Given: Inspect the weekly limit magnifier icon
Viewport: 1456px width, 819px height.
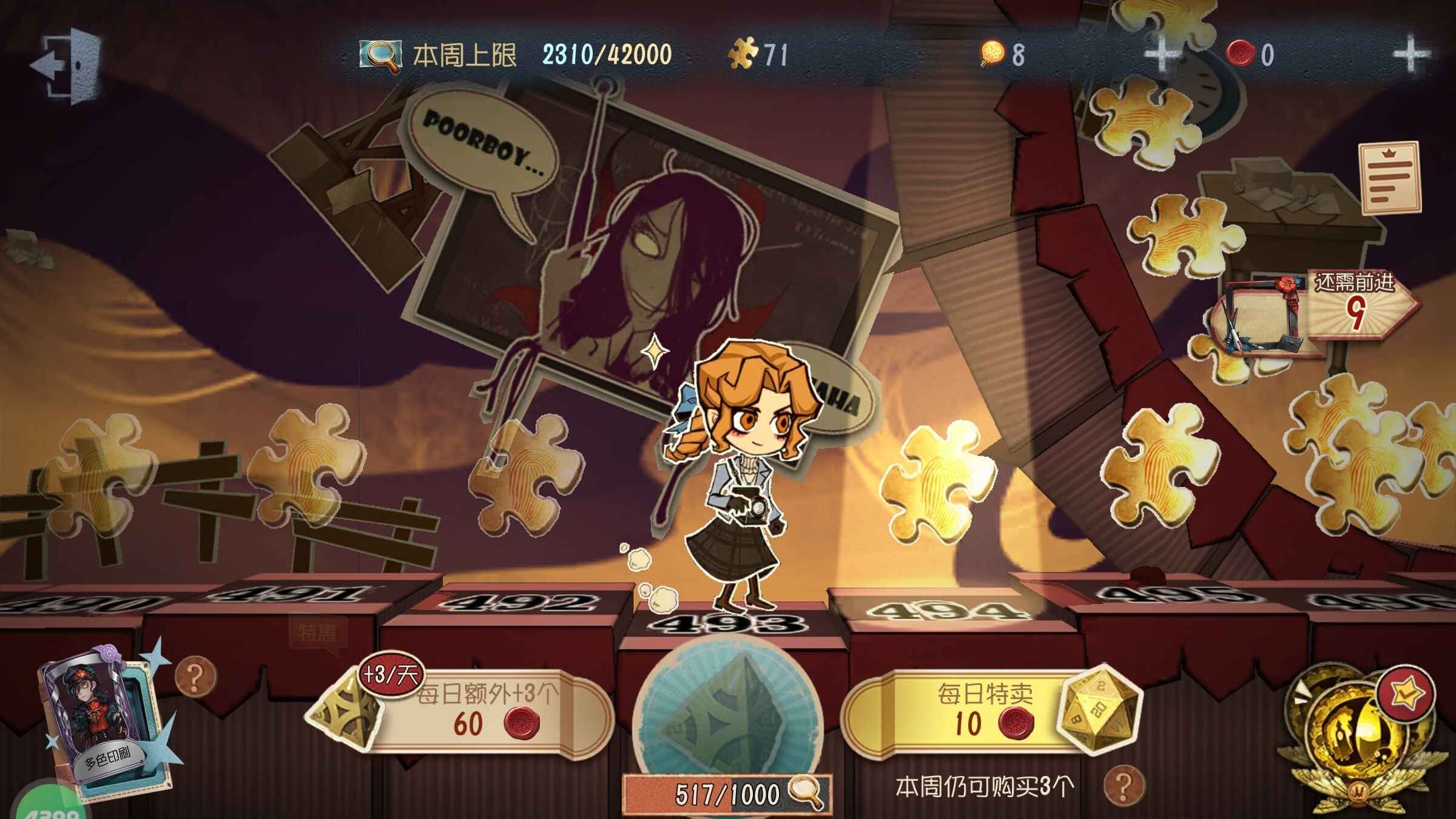Looking at the screenshot, I should [380, 56].
